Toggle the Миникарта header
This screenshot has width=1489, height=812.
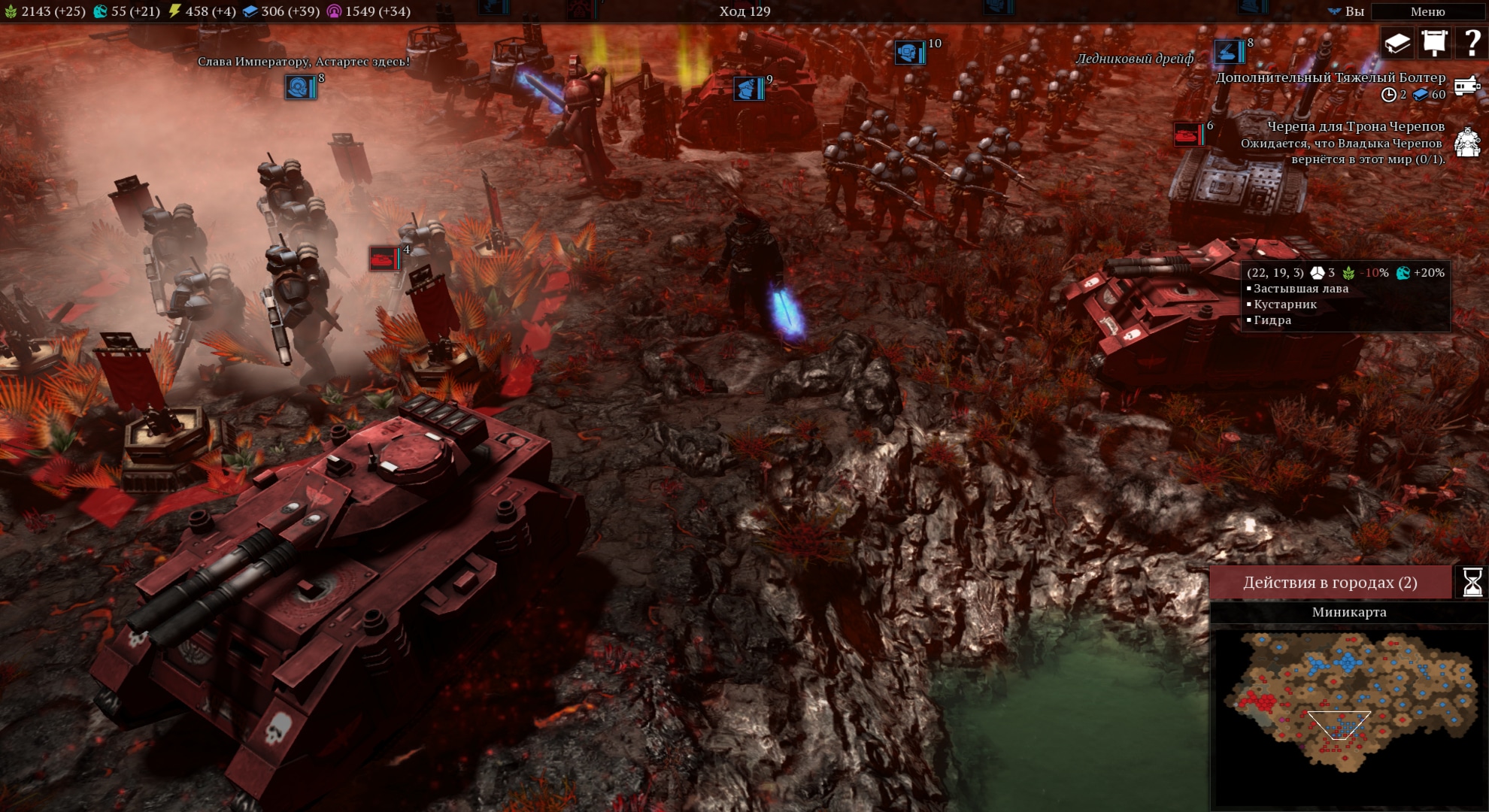click(1348, 612)
